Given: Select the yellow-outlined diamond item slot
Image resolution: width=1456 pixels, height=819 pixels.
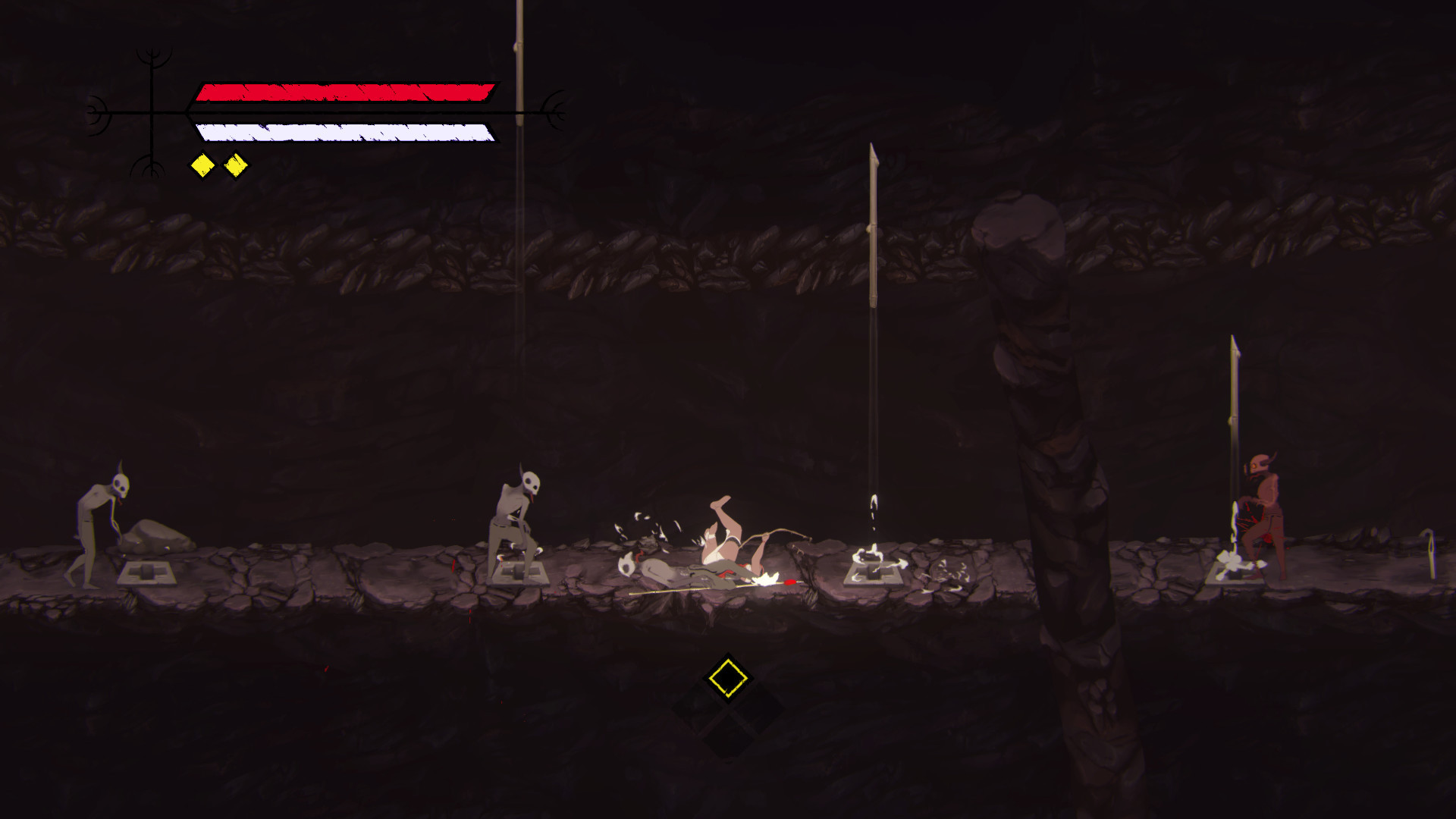Looking at the screenshot, I should 727,677.
